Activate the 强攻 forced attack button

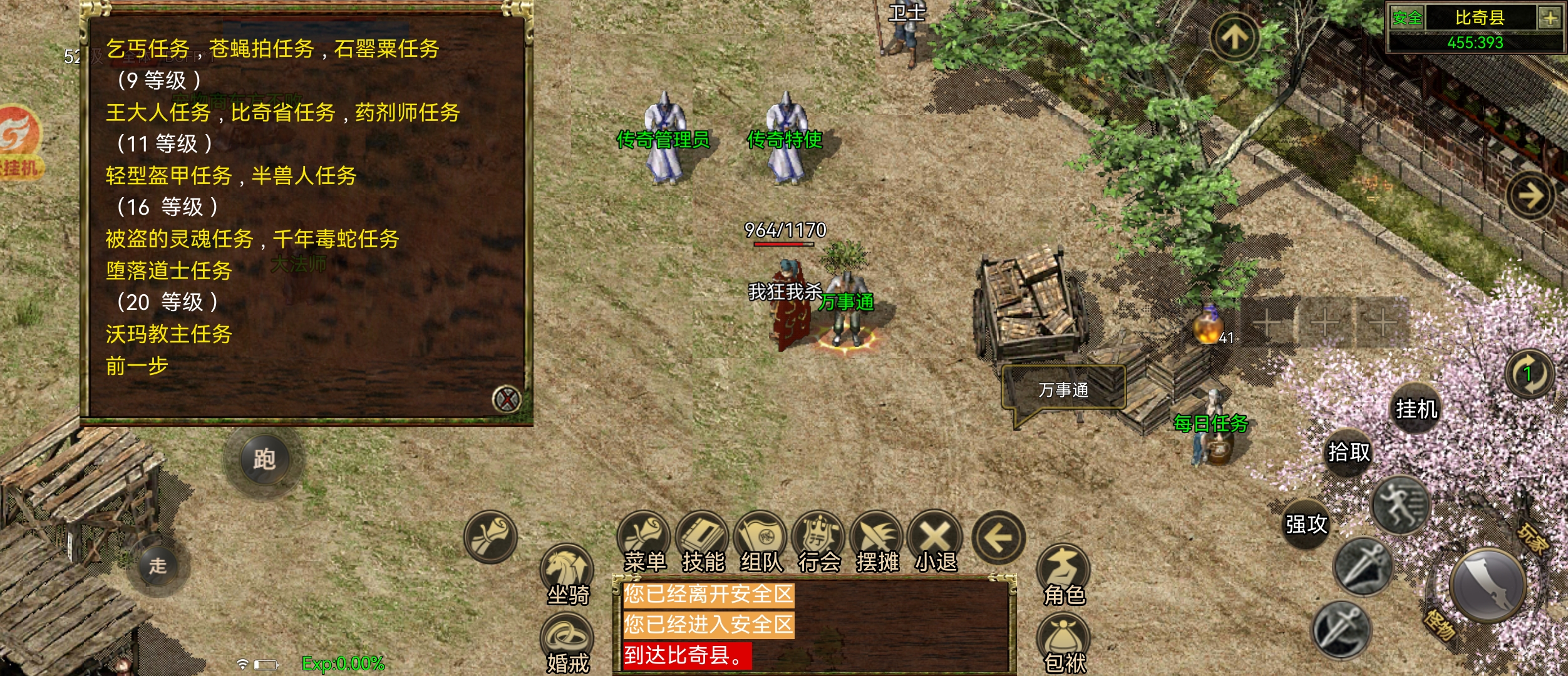point(1306,524)
